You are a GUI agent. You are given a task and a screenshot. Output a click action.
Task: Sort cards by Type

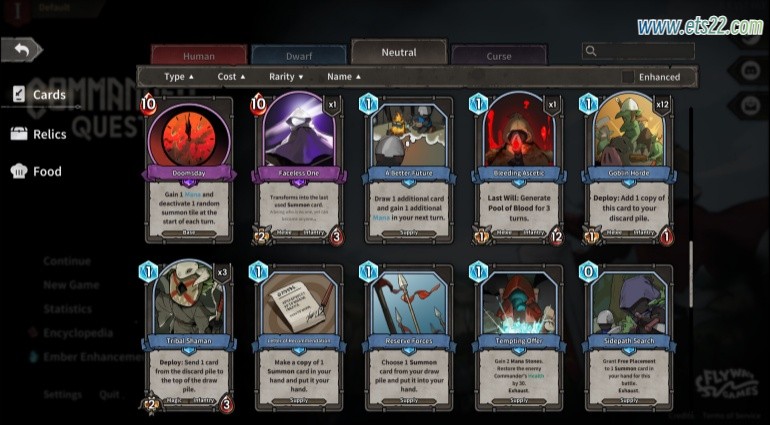[x=179, y=76]
